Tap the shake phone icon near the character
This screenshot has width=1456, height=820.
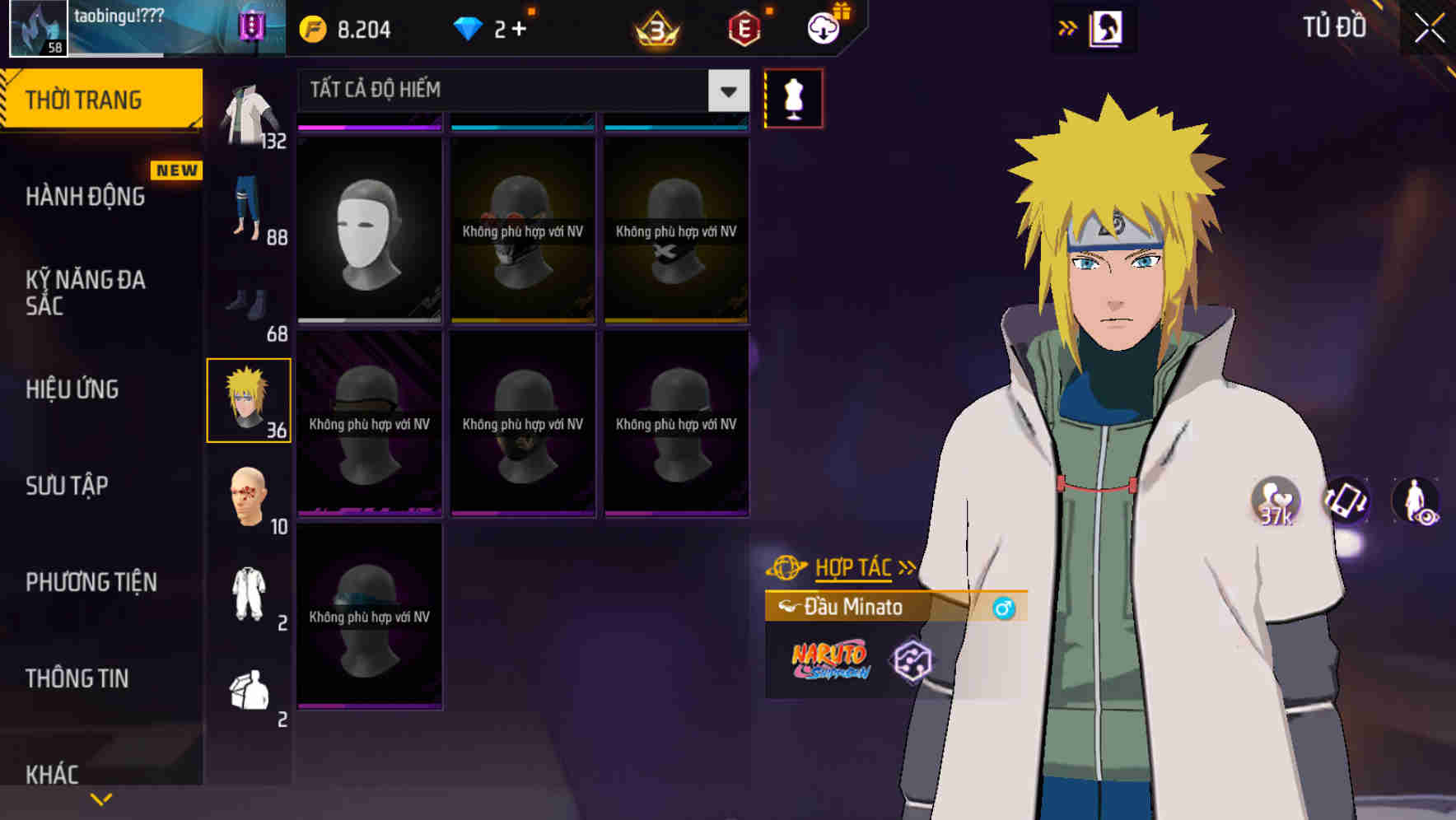1344,501
